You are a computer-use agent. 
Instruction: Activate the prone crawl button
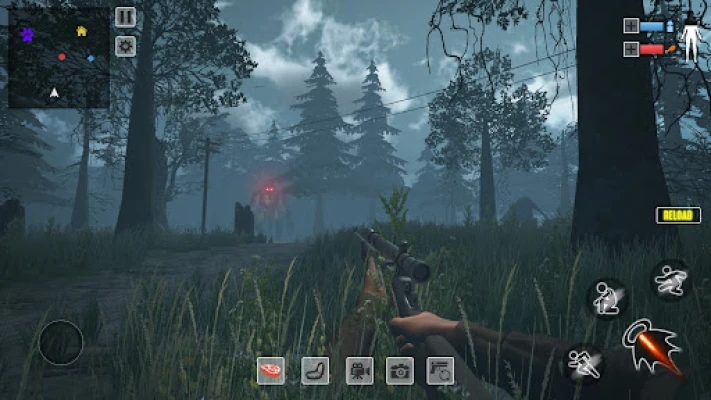[669, 280]
